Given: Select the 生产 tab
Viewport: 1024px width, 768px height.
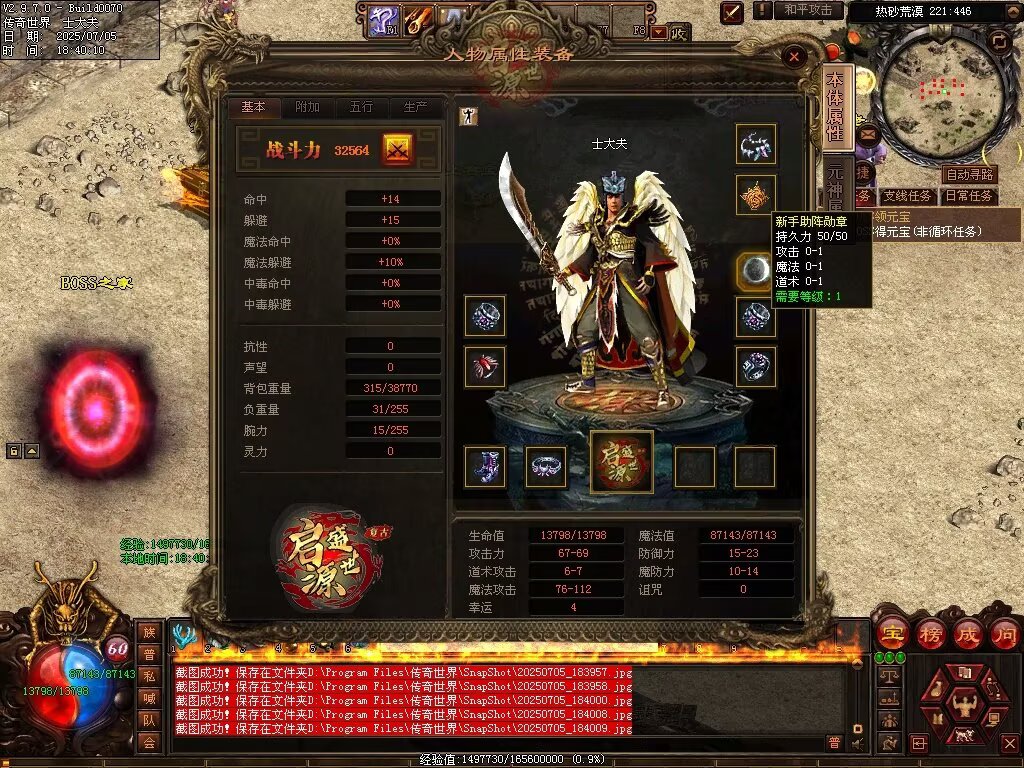Looking at the screenshot, I should tap(415, 107).
